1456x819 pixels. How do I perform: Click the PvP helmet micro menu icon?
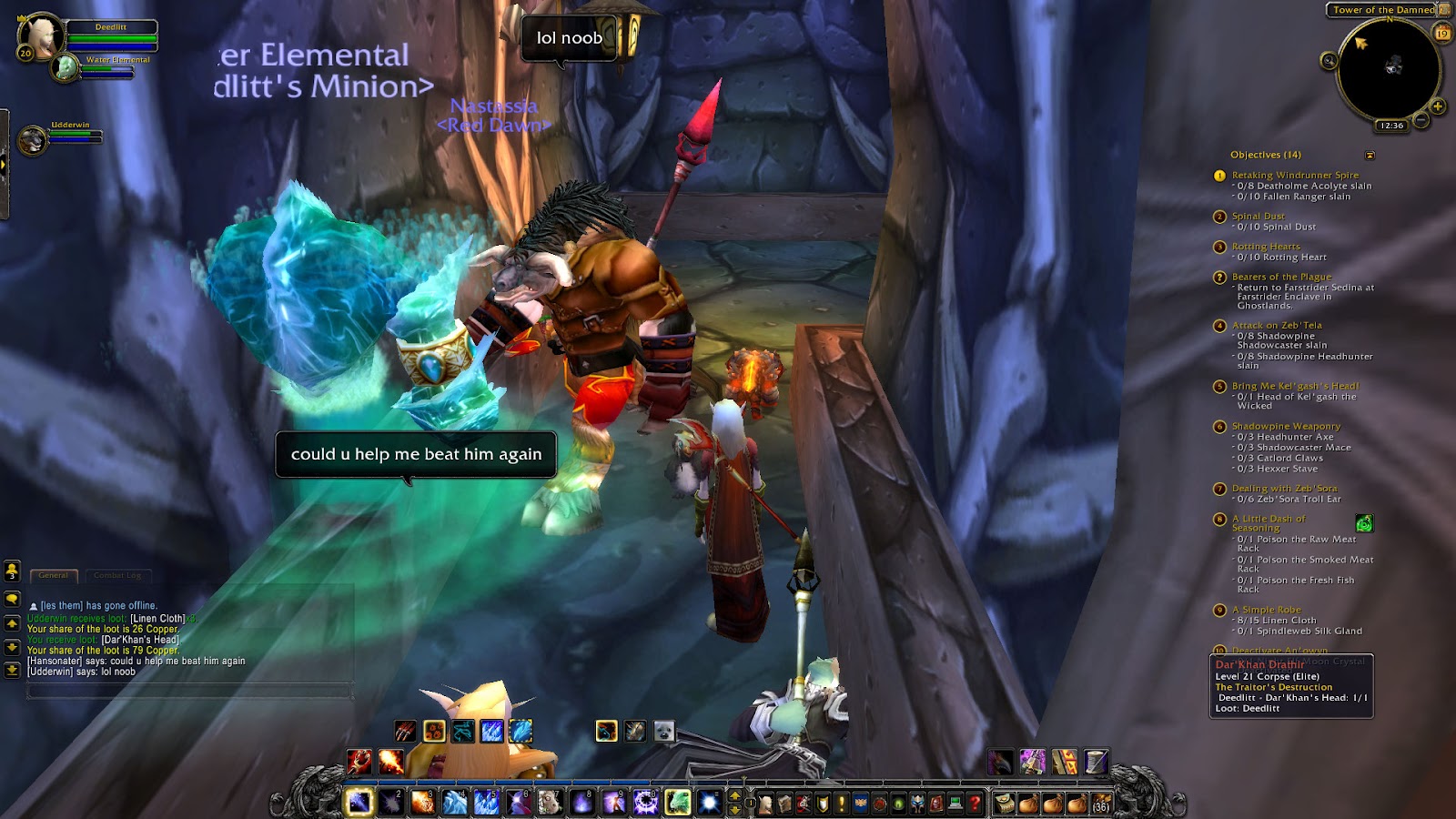(917, 803)
